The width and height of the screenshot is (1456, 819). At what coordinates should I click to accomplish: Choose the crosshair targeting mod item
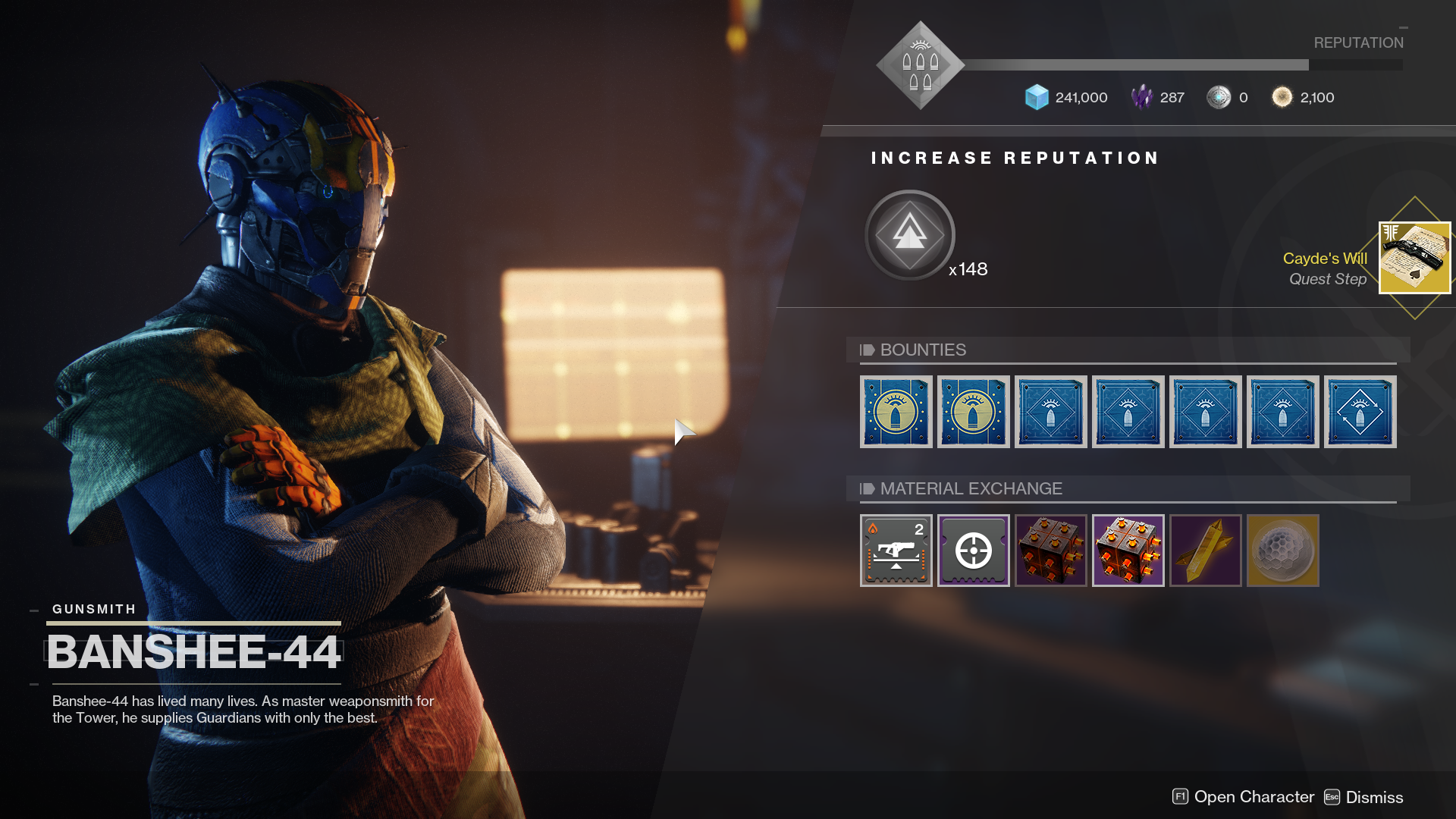(973, 551)
